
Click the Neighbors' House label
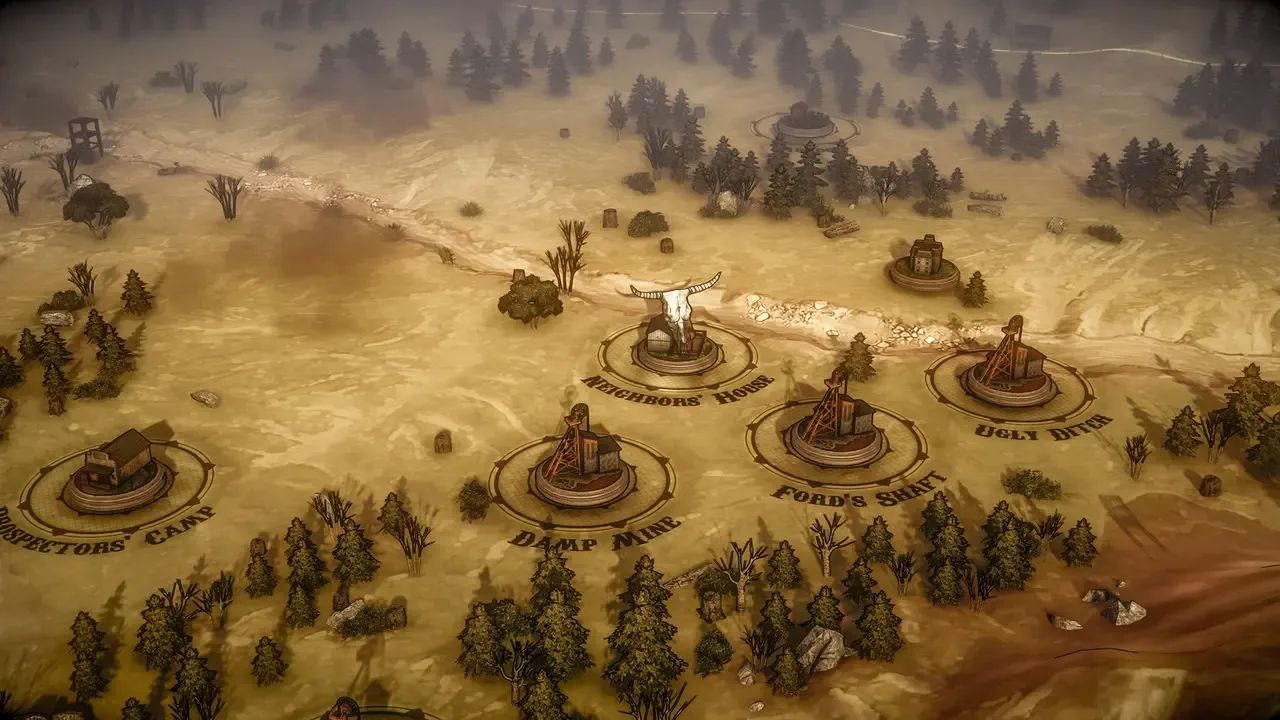click(665, 392)
